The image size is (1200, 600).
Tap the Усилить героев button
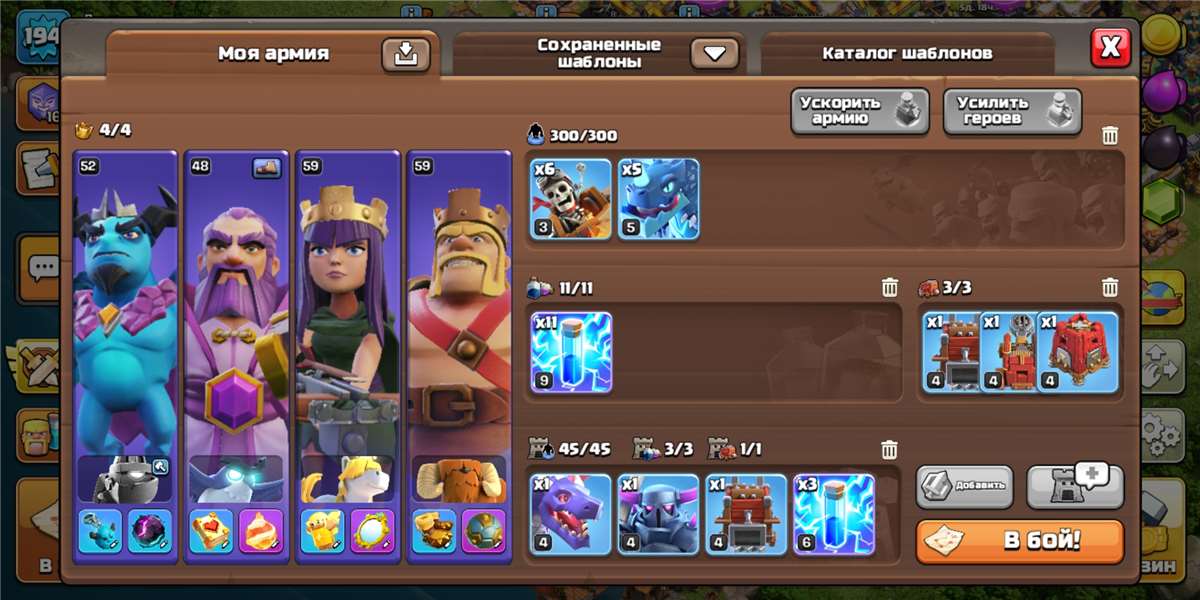(x=1012, y=111)
